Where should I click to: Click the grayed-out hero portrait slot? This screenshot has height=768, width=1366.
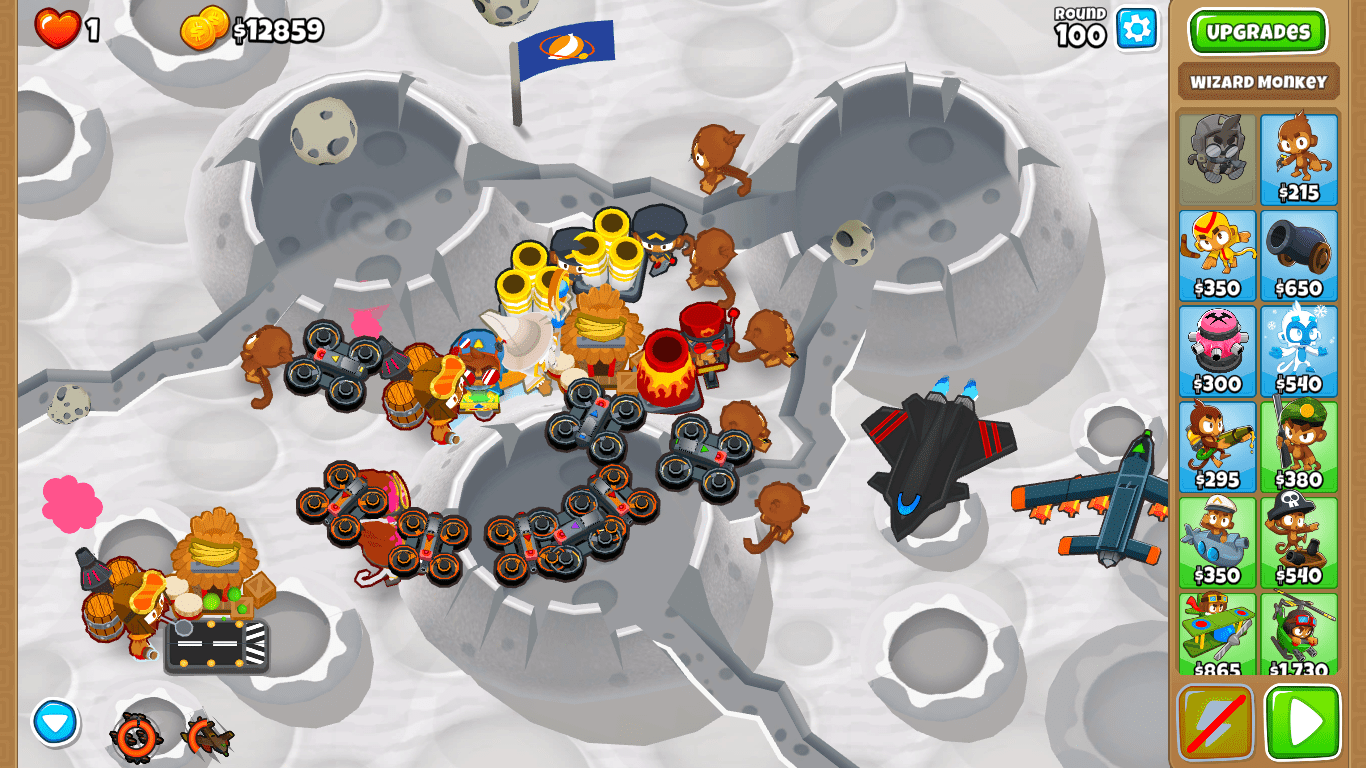point(1218,160)
